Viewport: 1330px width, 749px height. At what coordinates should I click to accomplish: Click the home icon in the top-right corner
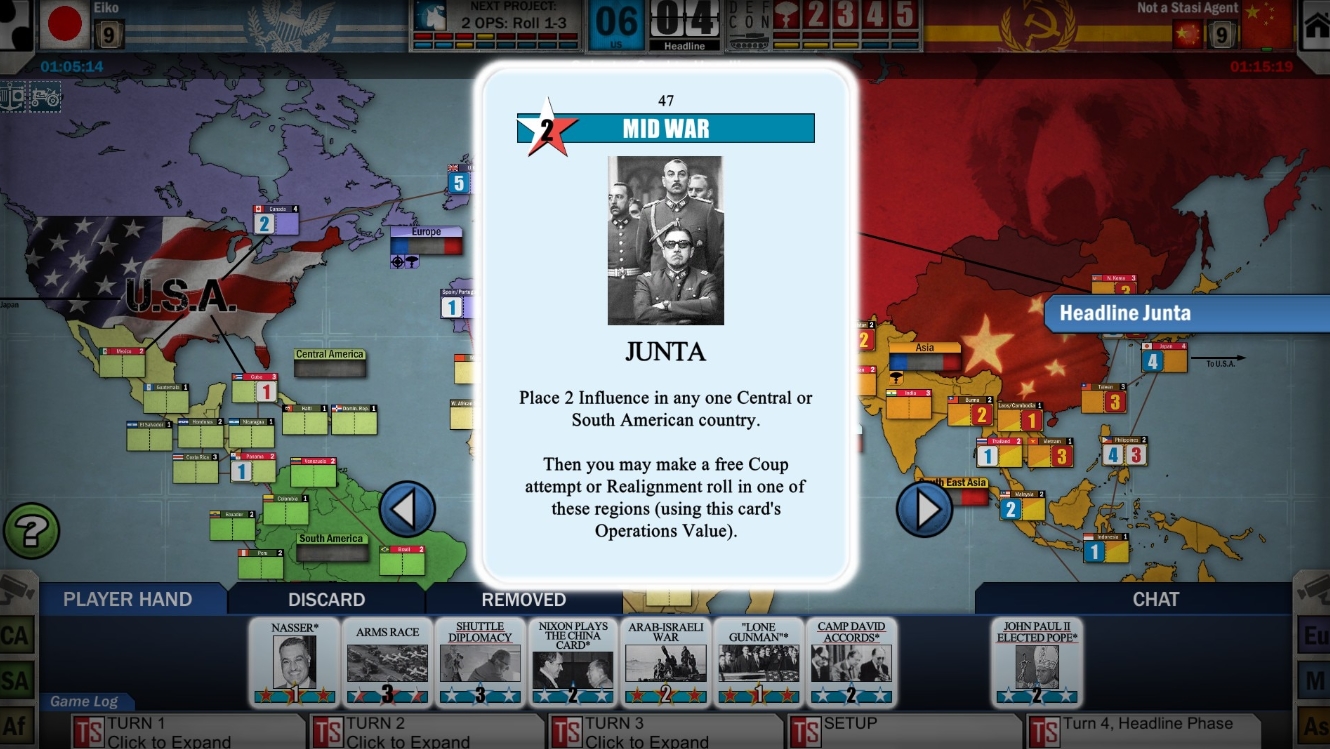pos(1315,25)
